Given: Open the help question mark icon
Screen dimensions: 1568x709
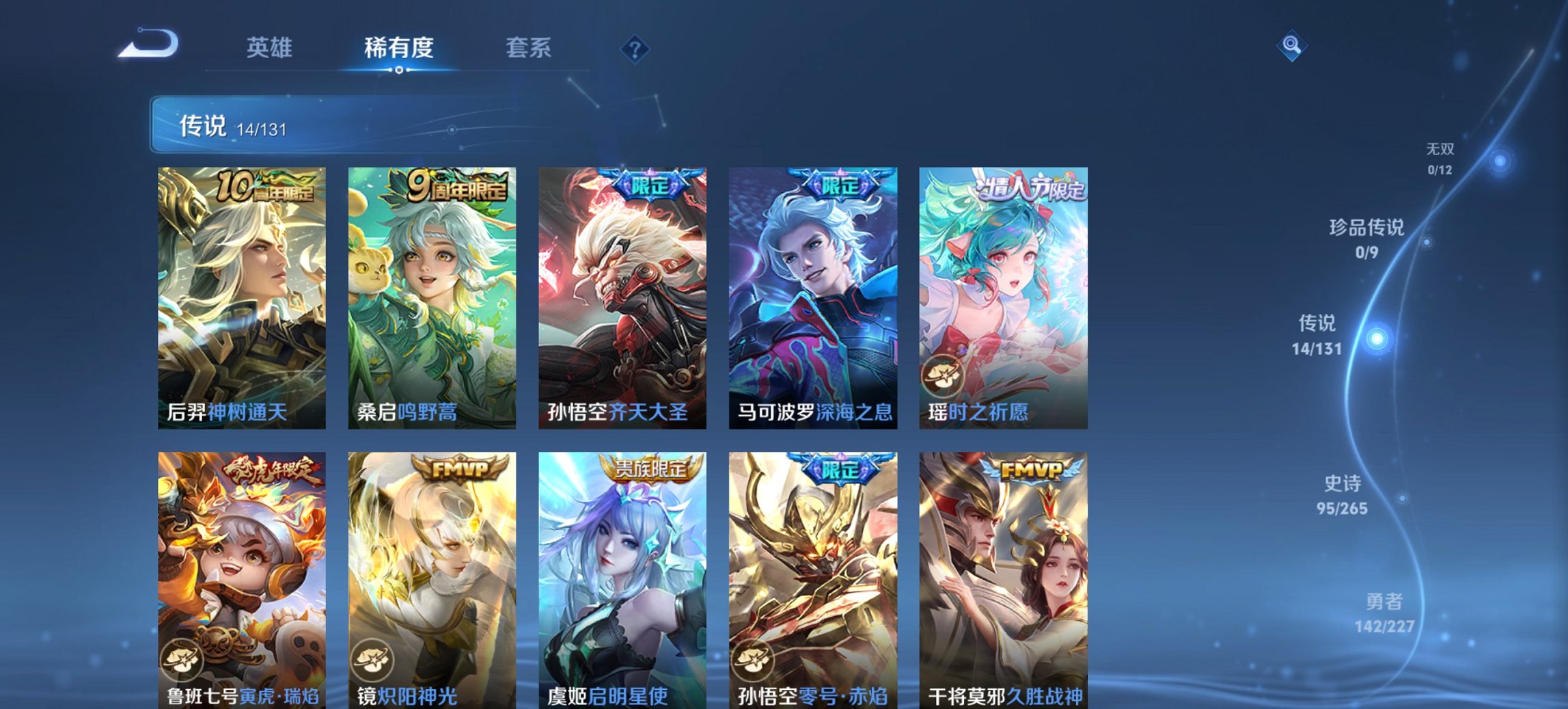Looking at the screenshot, I should click(635, 48).
